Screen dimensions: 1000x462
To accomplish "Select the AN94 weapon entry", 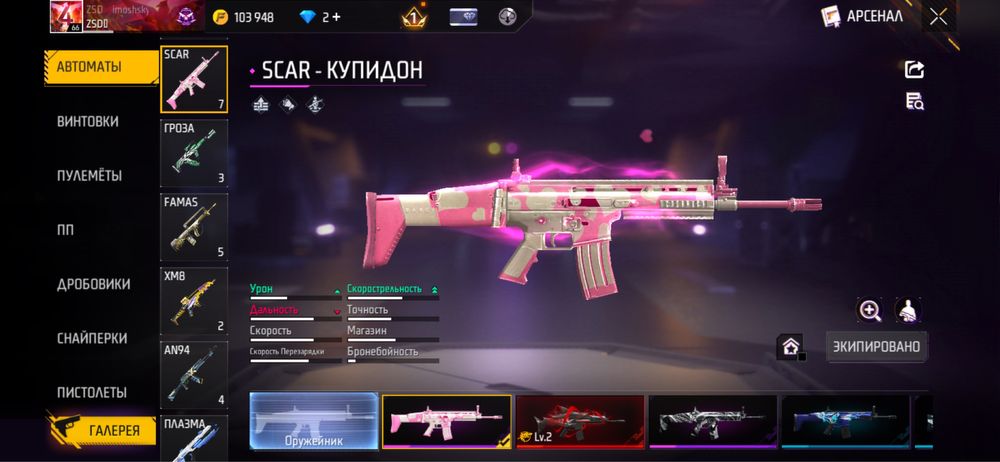I will (x=194, y=375).
